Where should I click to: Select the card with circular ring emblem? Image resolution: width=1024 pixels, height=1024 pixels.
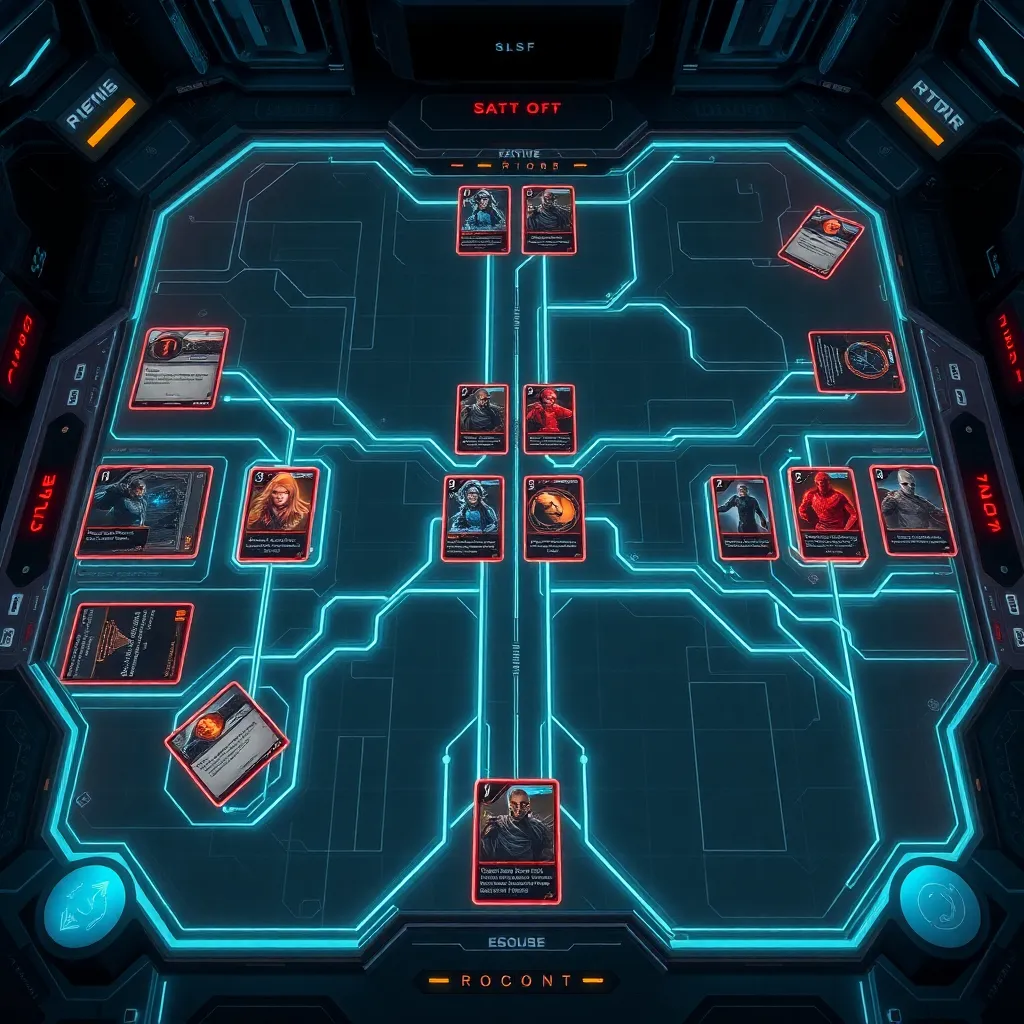click(856, 361)
